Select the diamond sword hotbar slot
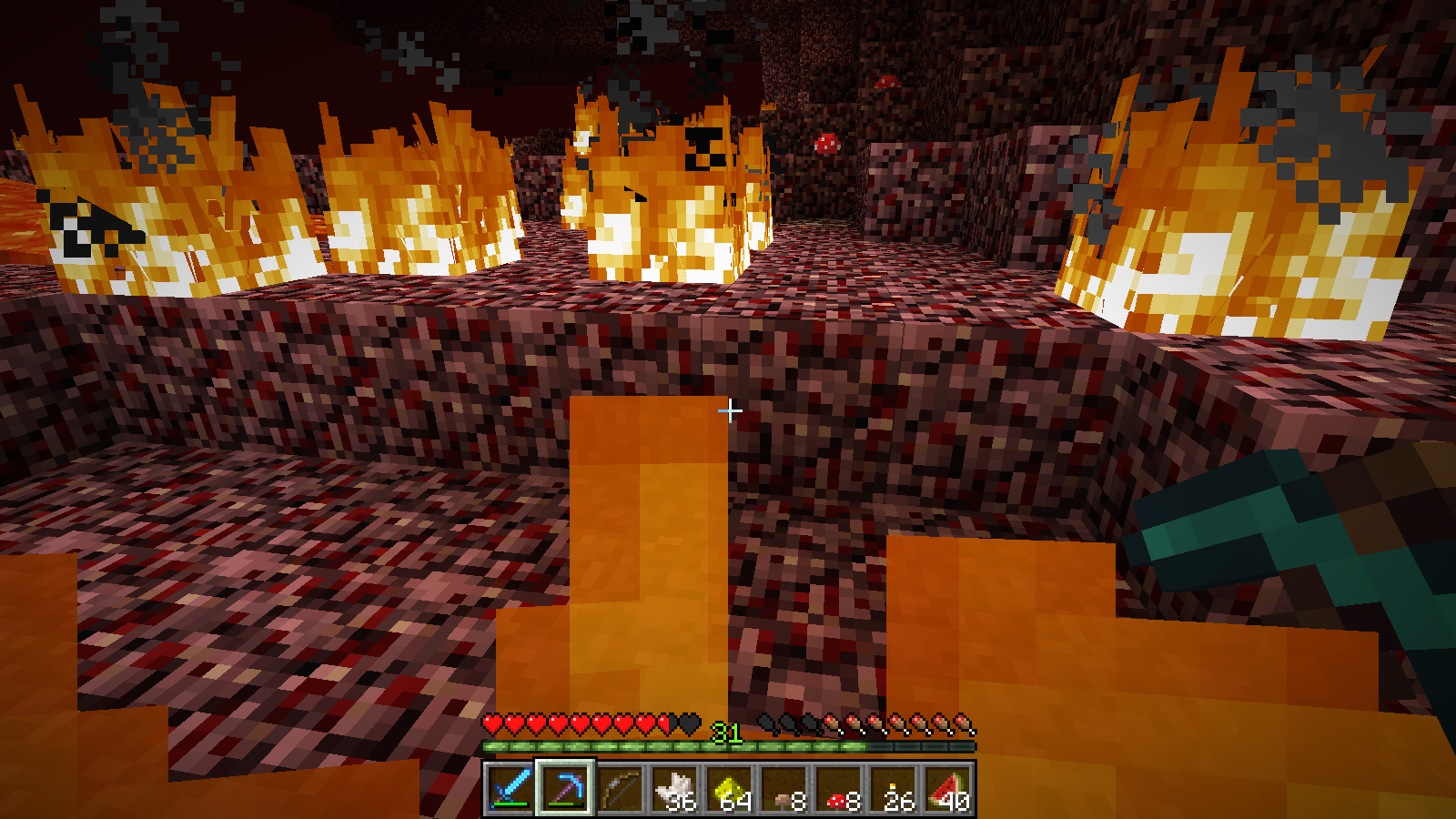This screenshot has height=819, width=1456. 511,788
